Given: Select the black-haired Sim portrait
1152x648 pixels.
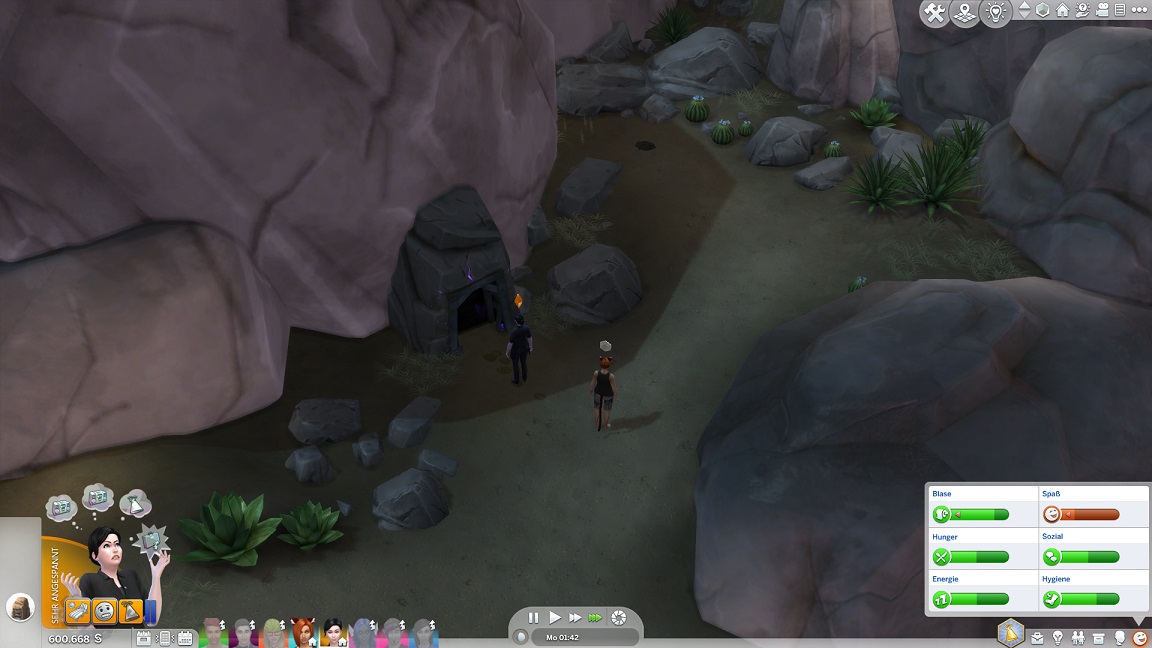Looking at the screenshot, I should 333,632.
